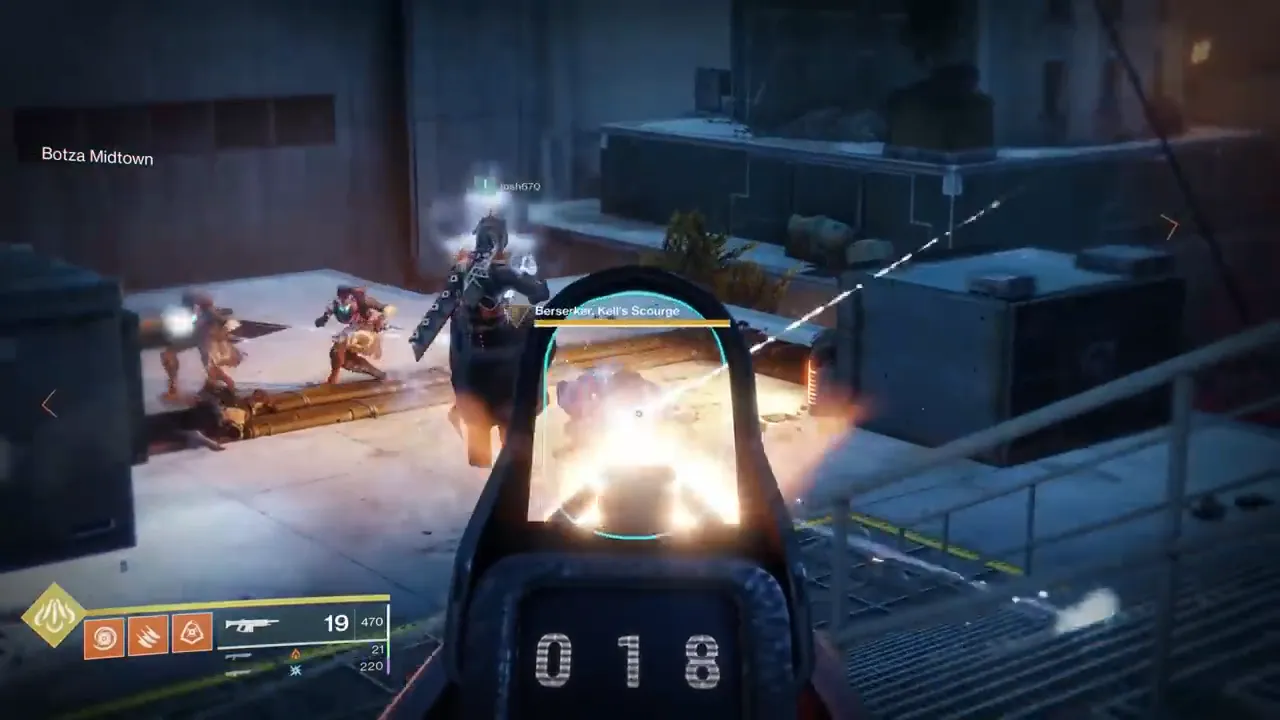Screen dimensions: 1280x720
Task: Use the claw-slash melee ability icon
Action: 148,637
